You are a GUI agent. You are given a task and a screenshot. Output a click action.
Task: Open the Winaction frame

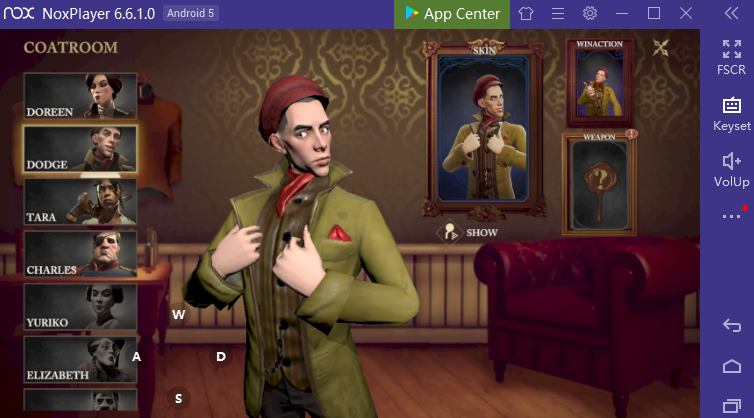tap(600, 82)
